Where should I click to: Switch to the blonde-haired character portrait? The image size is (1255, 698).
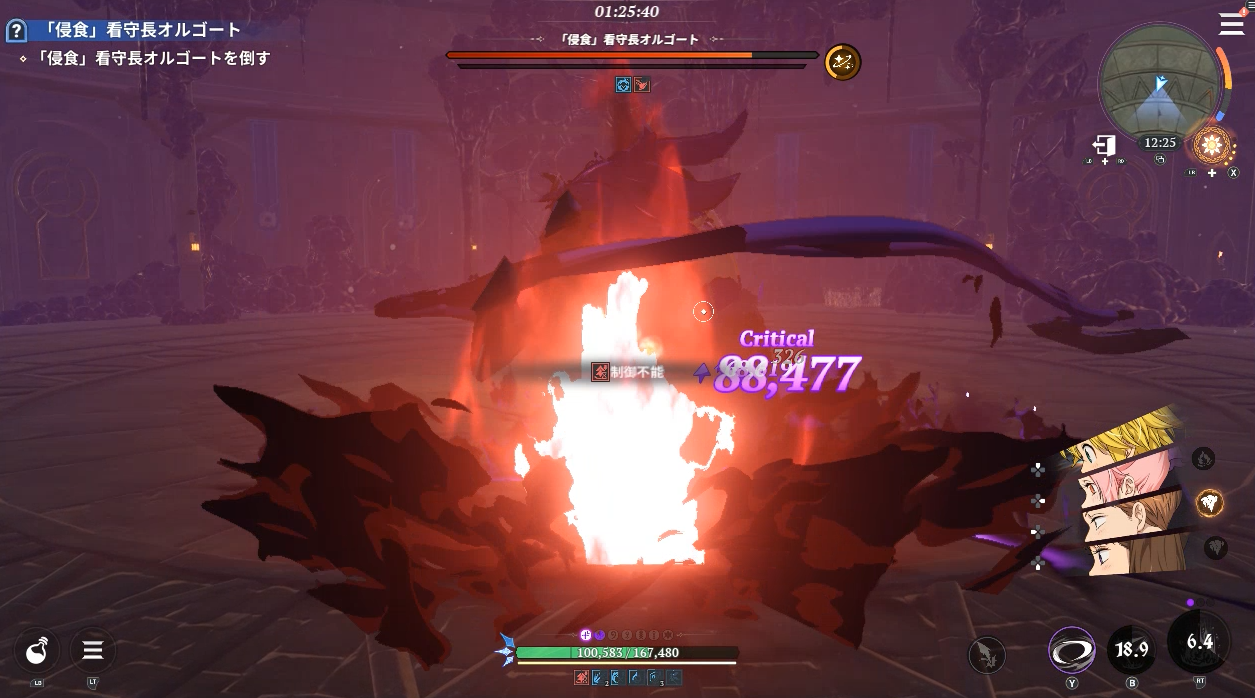[x=1125, y=445]
